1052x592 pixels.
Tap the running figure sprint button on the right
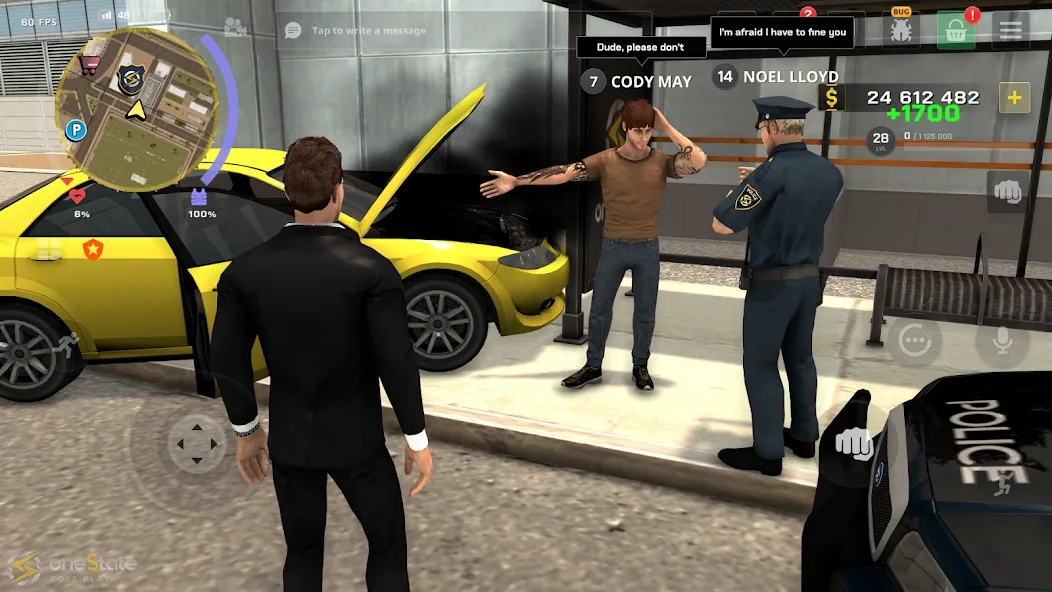(x=1003, y=486)
